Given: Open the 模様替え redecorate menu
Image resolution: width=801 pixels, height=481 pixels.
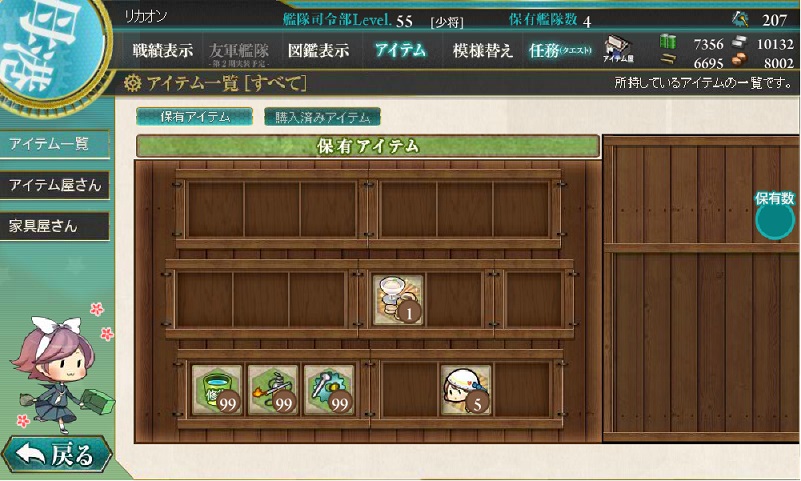Looking at the screenshot, I should (x=483, y=51).
